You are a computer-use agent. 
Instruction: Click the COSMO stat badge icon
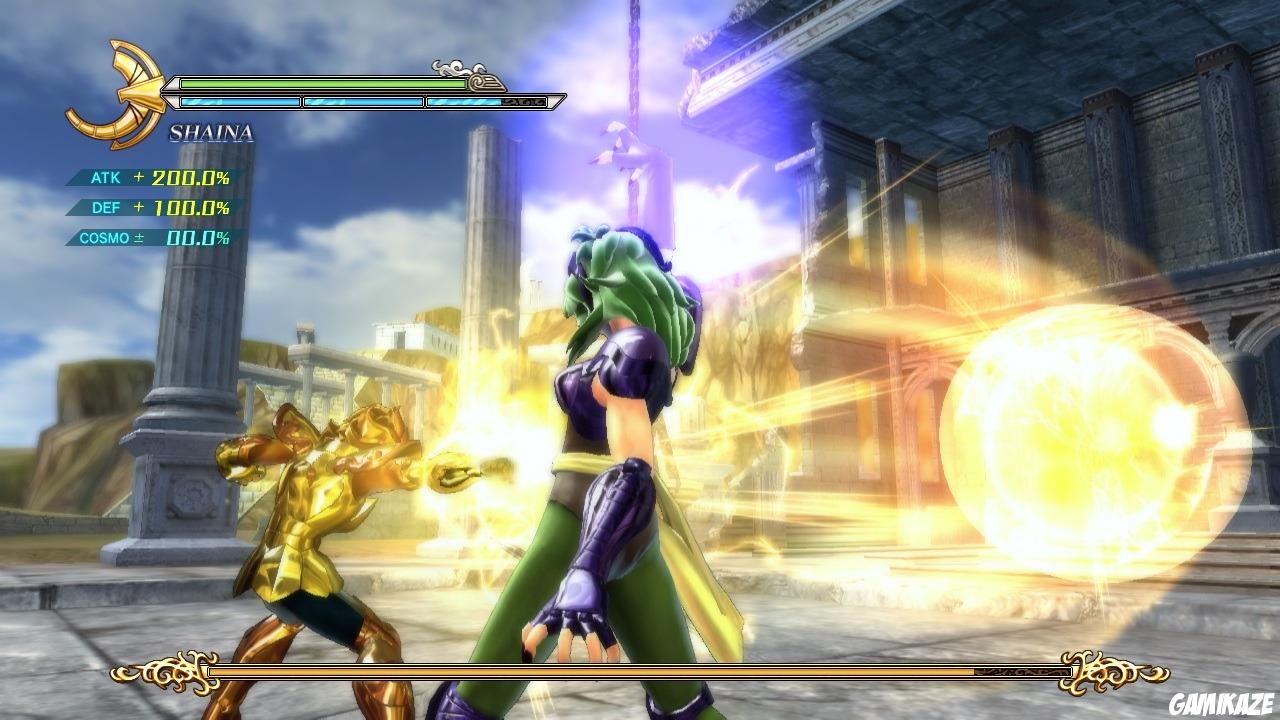point(104,238)
